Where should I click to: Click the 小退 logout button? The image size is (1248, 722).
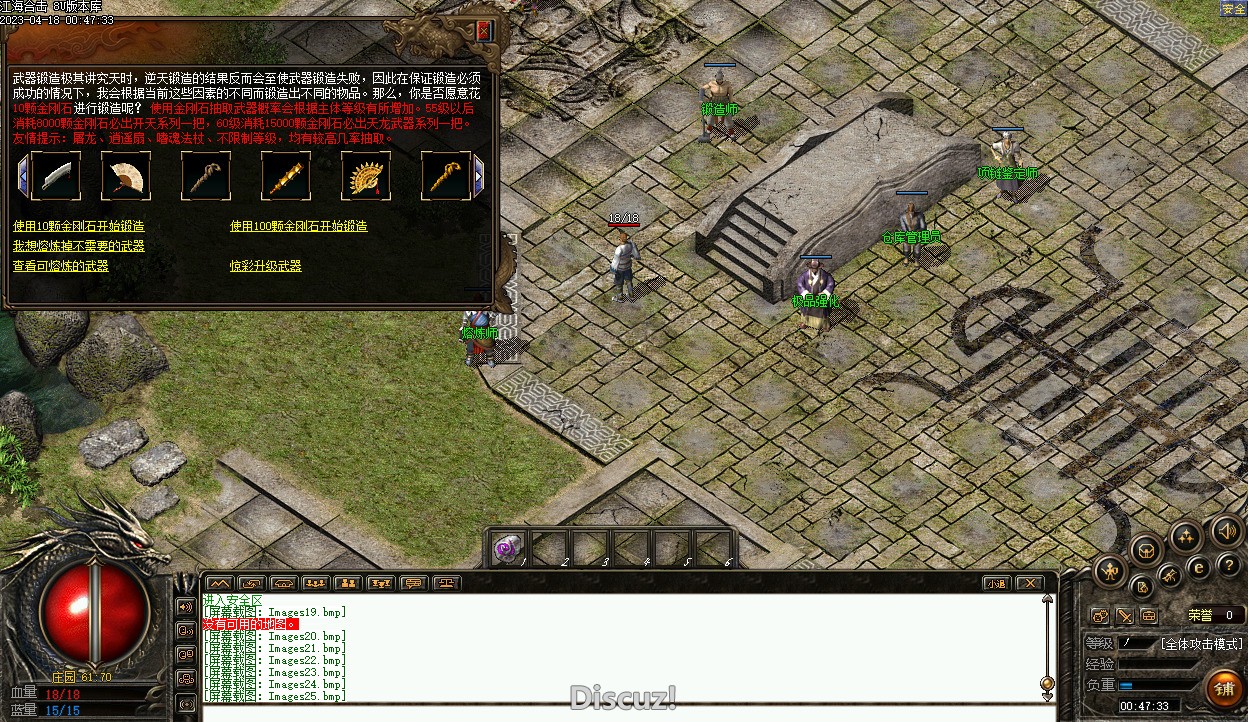[x=995, y=583]
